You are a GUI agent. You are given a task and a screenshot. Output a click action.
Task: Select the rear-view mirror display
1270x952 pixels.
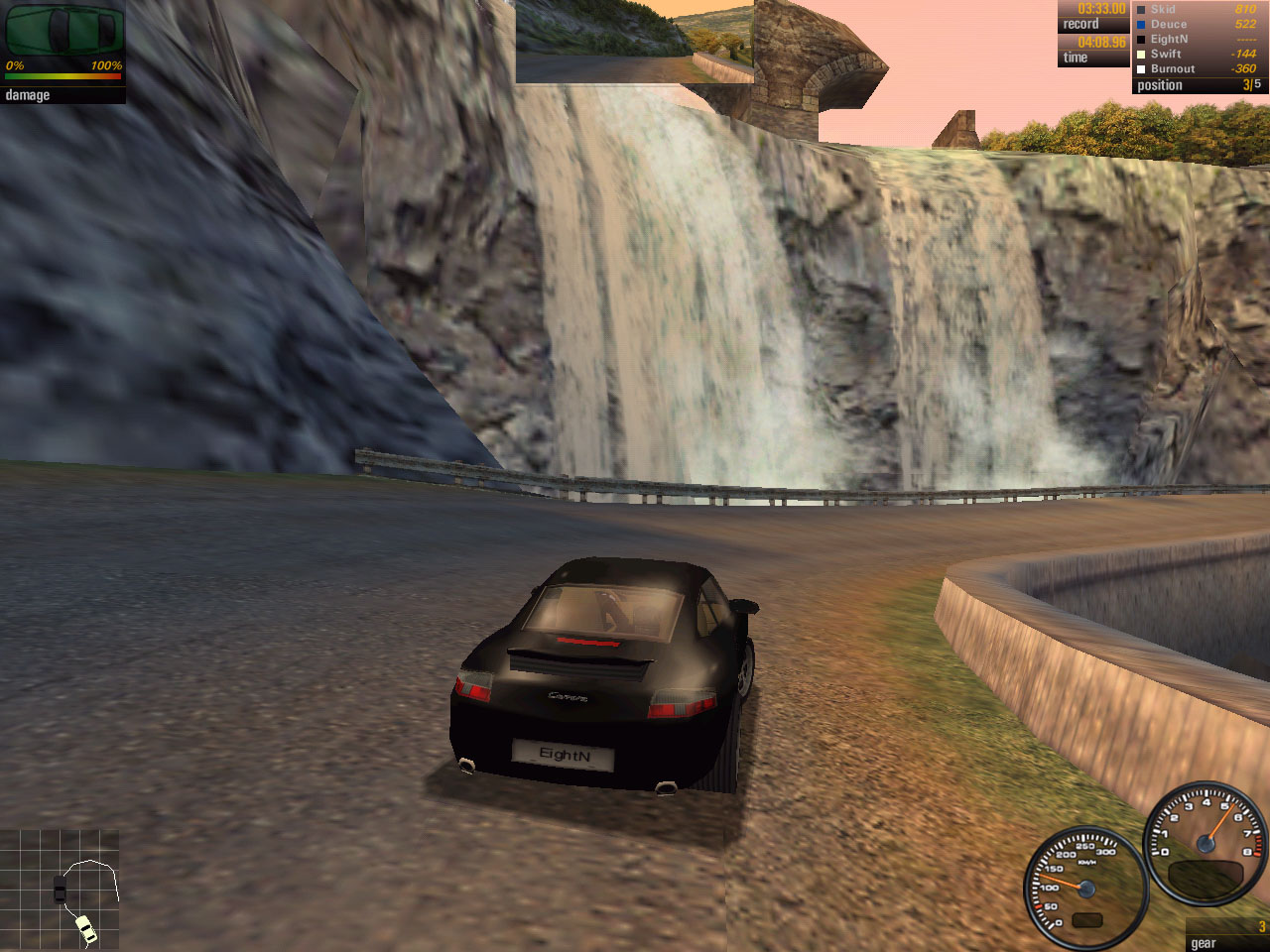click(x=635, y=42)
